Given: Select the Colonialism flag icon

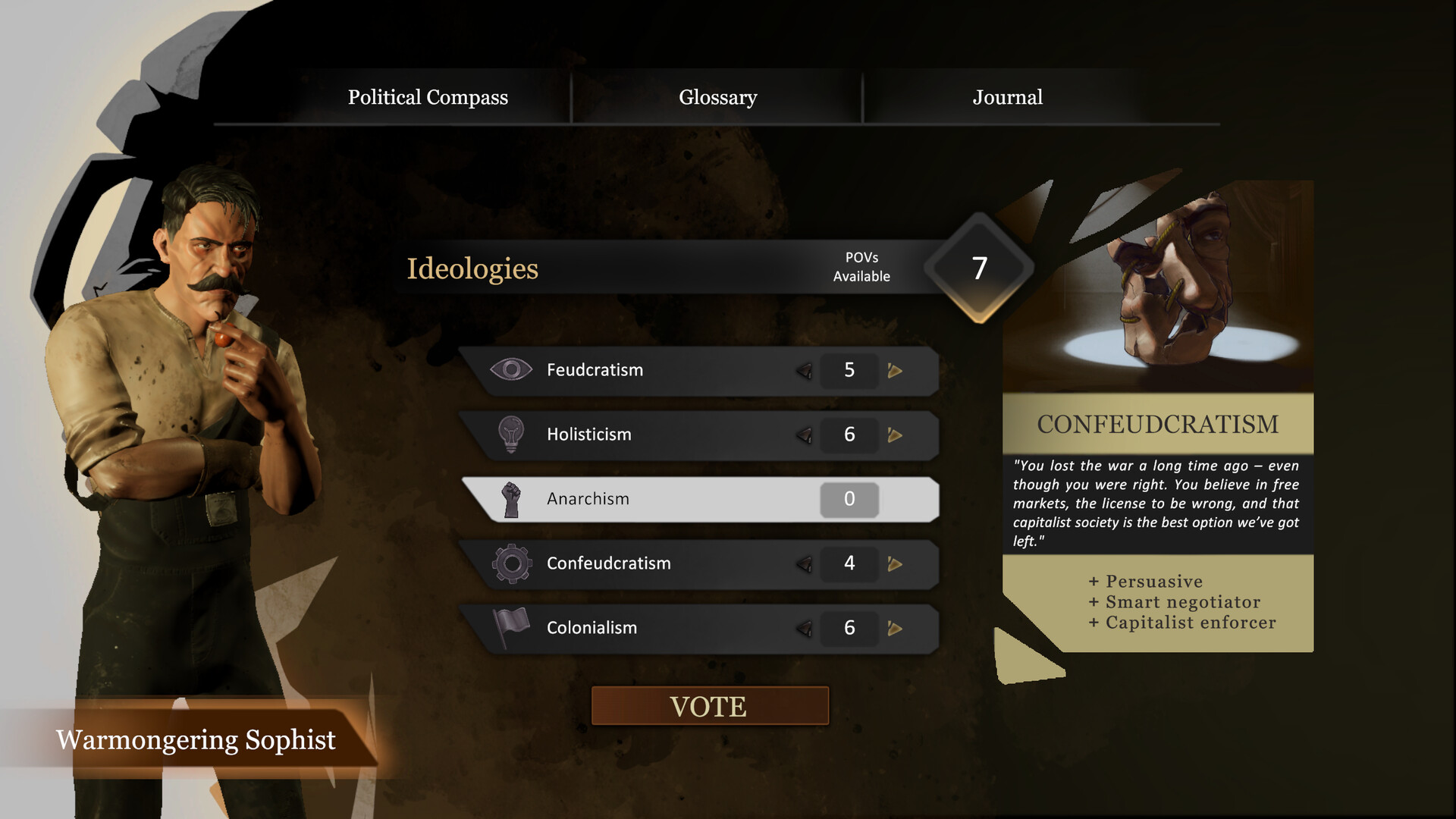Looking at the screenshot, I should tap(512, 627).
